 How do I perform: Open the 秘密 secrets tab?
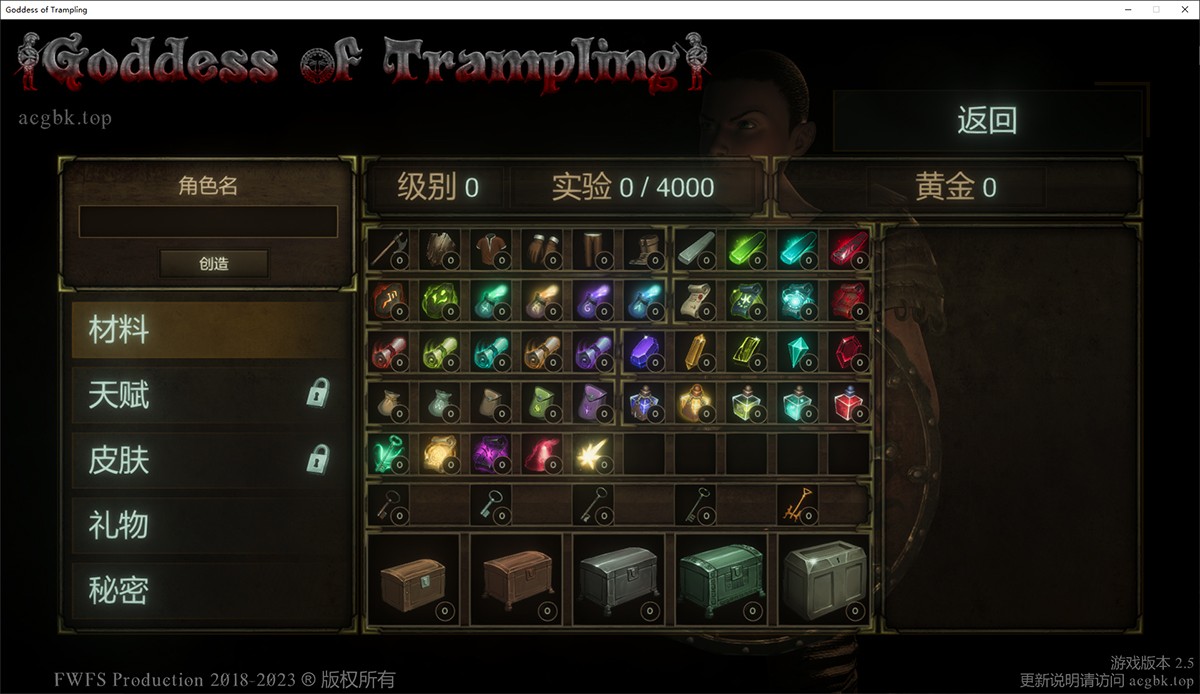coord(208,590)
